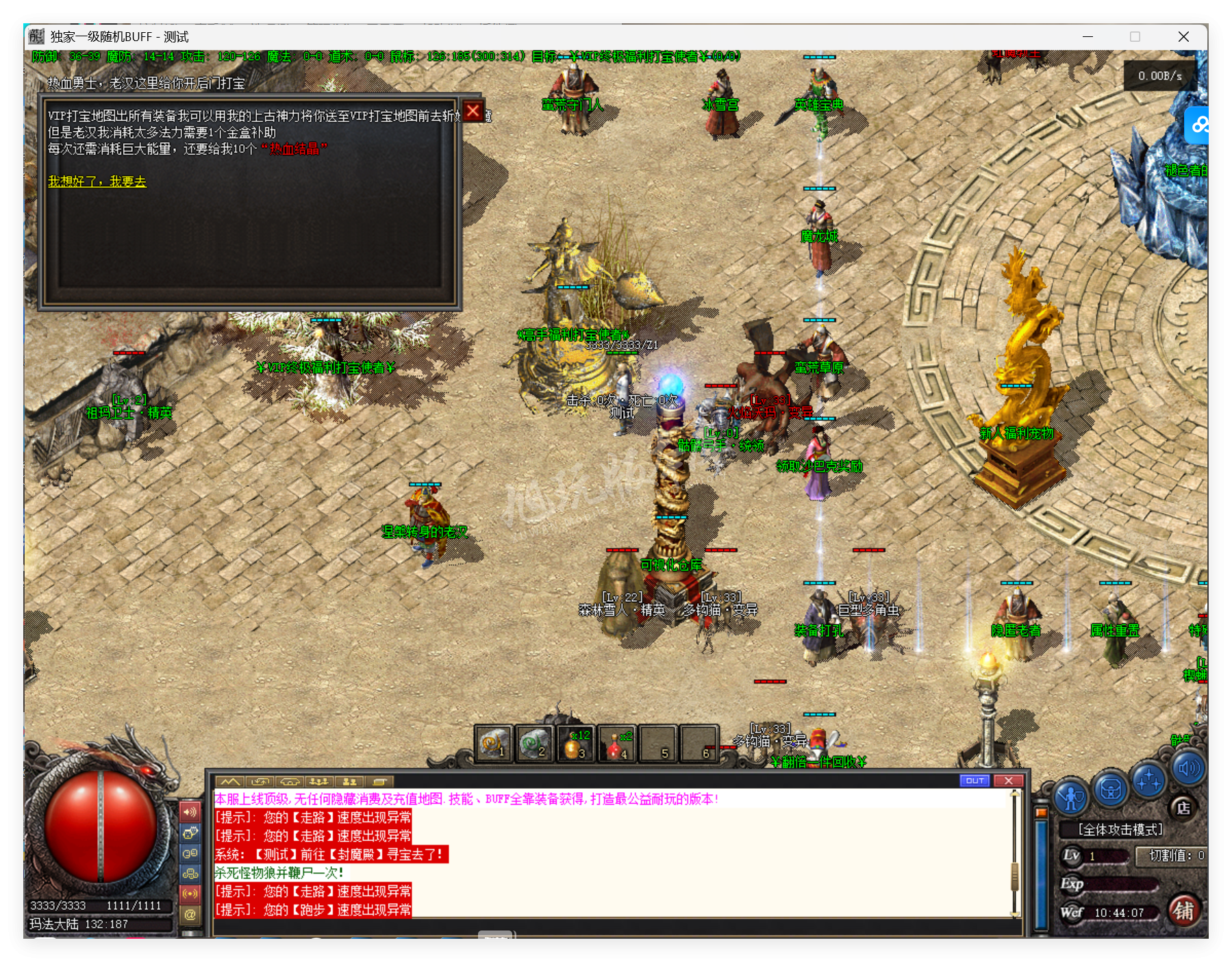Open the 店 shop menu button
Screen dimensions: 1232x962
click(1184, 809)
